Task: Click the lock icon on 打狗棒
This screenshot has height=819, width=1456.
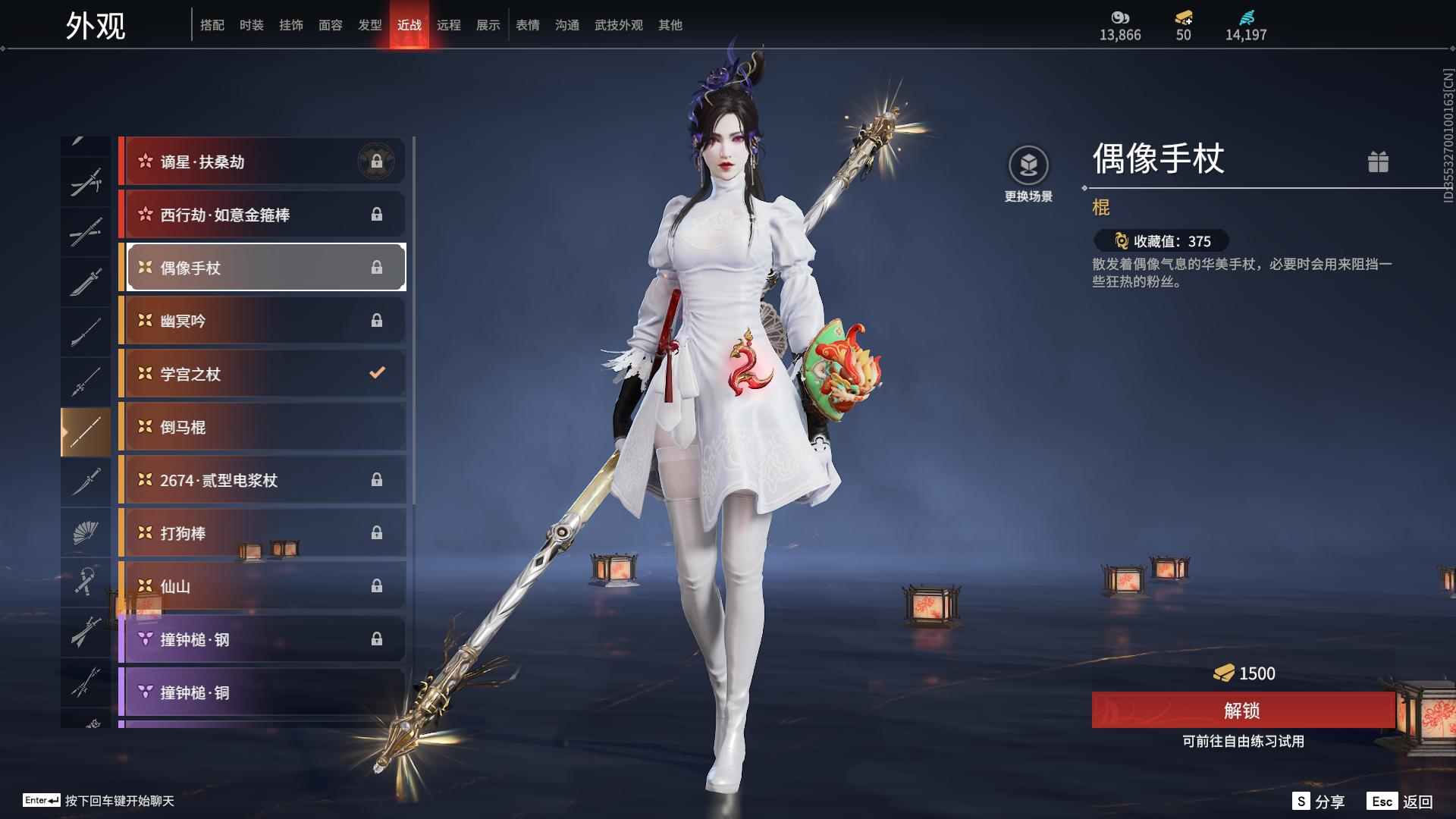Action: pos(376,533)
